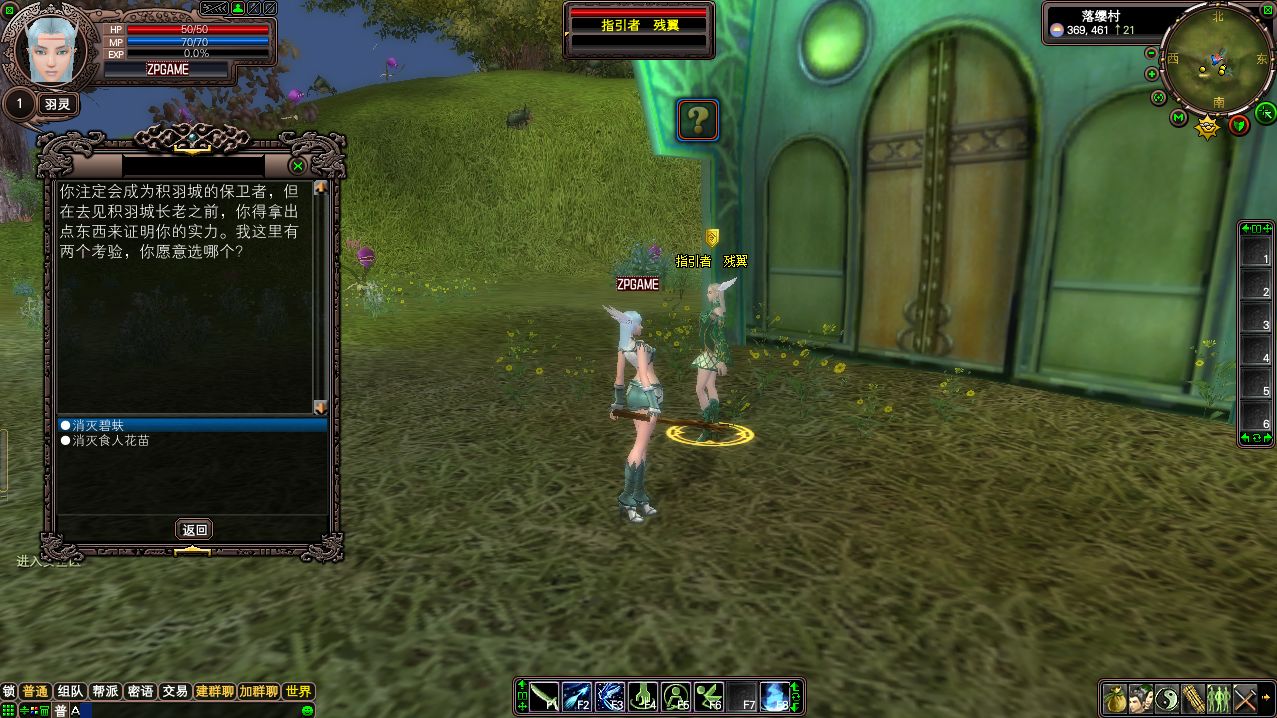Zoom out the minimap with minus button

tap(1151, 52)
